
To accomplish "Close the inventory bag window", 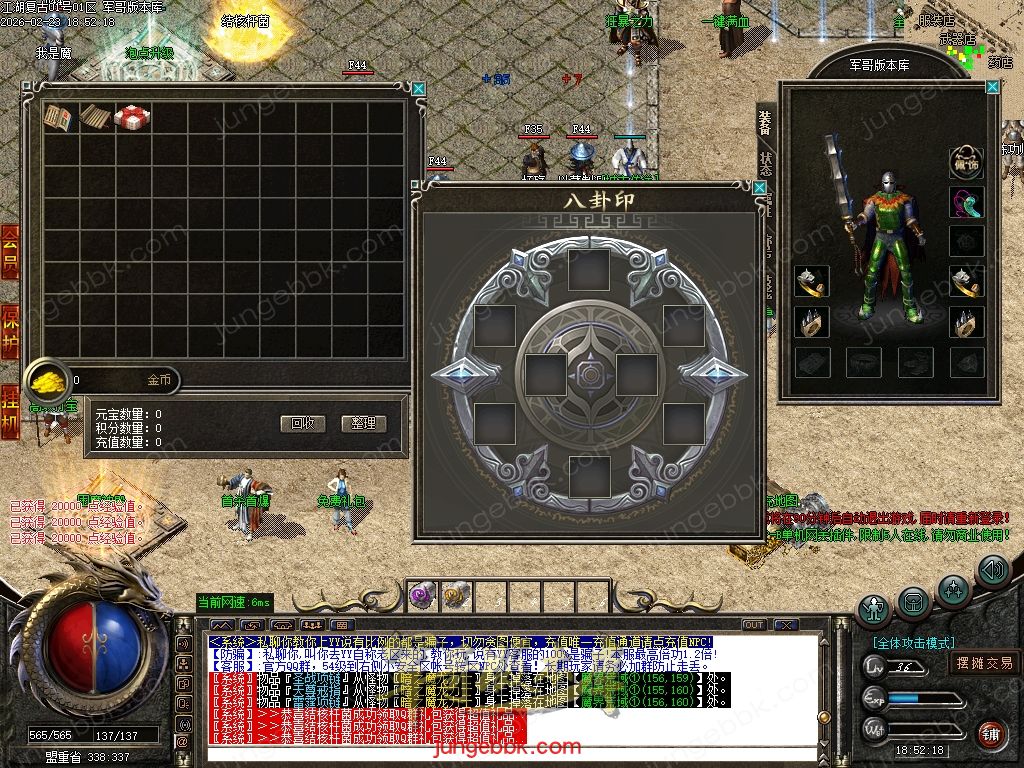I will pyautogui.click(x=419, y=89).
